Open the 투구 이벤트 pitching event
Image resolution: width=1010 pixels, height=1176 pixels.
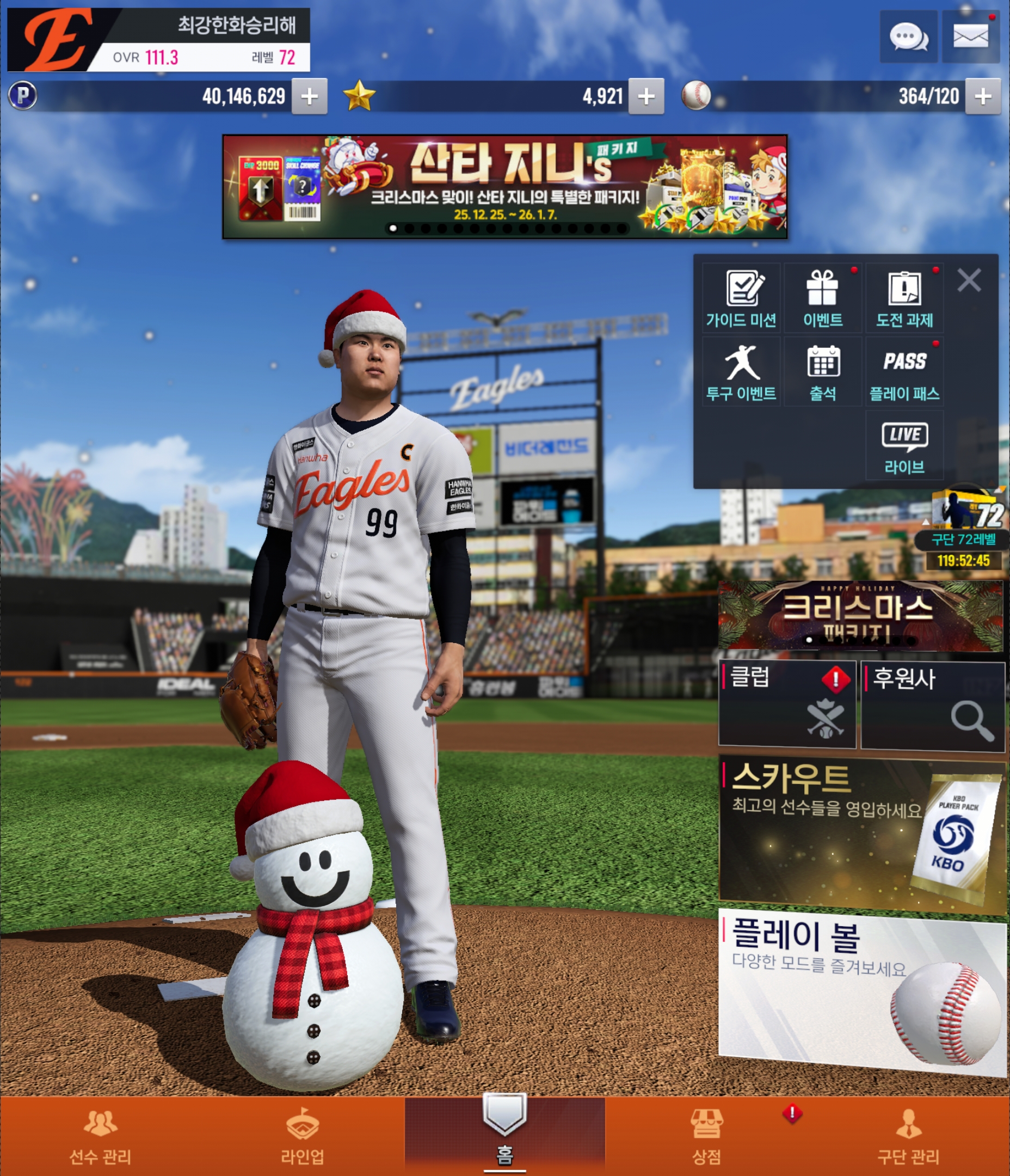coord(741,372)
